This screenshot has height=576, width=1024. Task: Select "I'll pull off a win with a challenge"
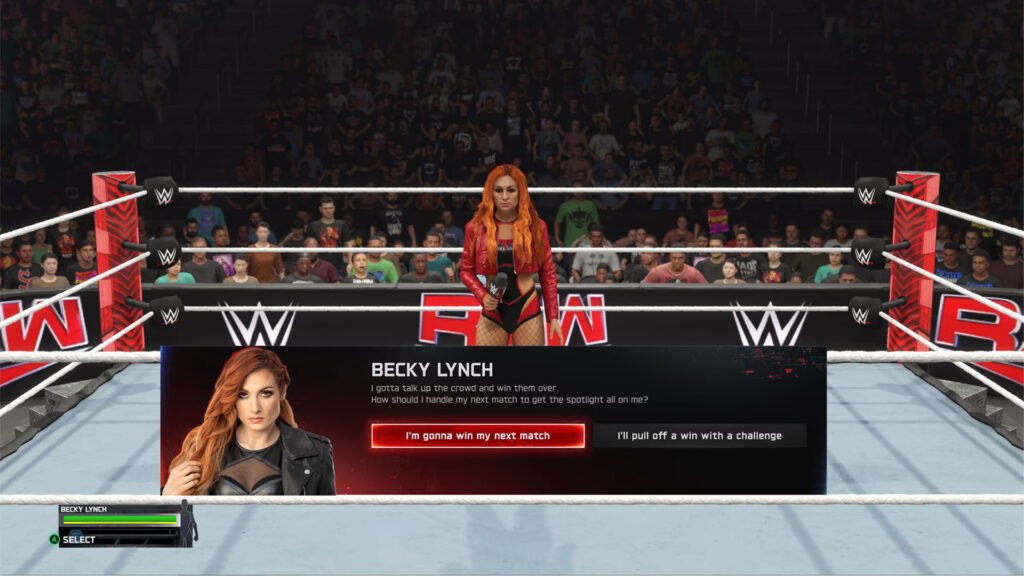(699, 436)
